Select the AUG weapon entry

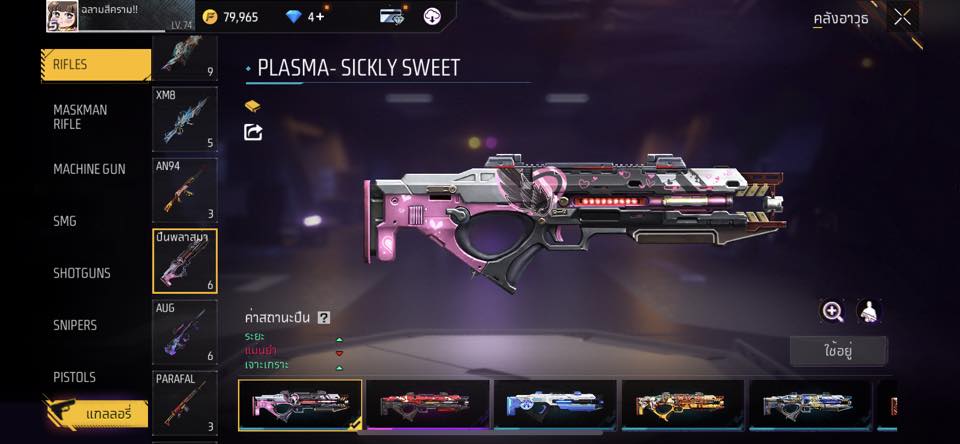coord(184,332)
